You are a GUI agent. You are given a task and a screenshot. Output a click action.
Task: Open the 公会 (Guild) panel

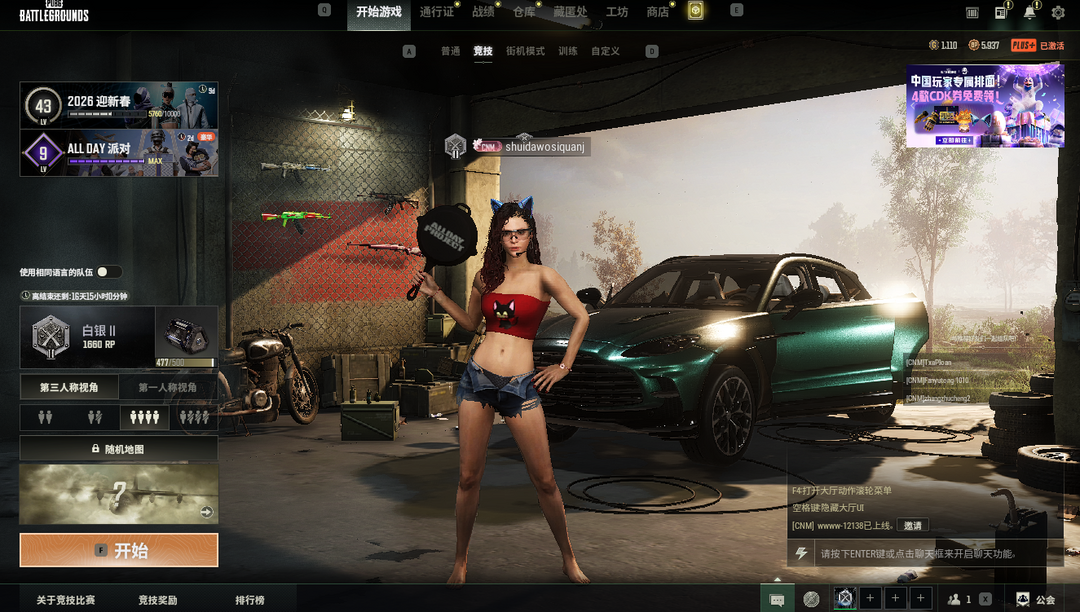pyautogui.click(x=1036, y=599)
